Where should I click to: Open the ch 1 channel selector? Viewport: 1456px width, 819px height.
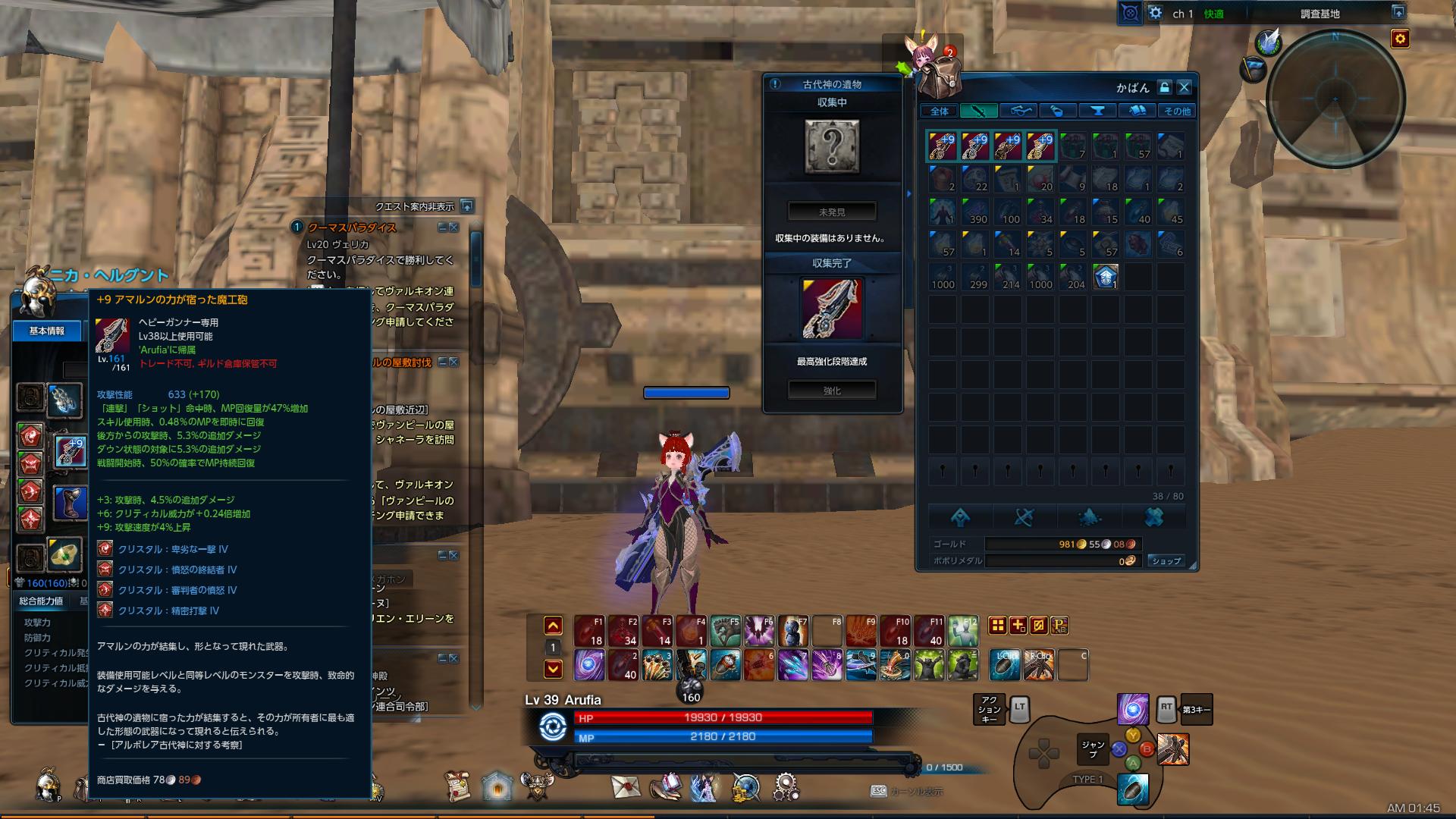pyautogui.click(x=1183, y=12)
